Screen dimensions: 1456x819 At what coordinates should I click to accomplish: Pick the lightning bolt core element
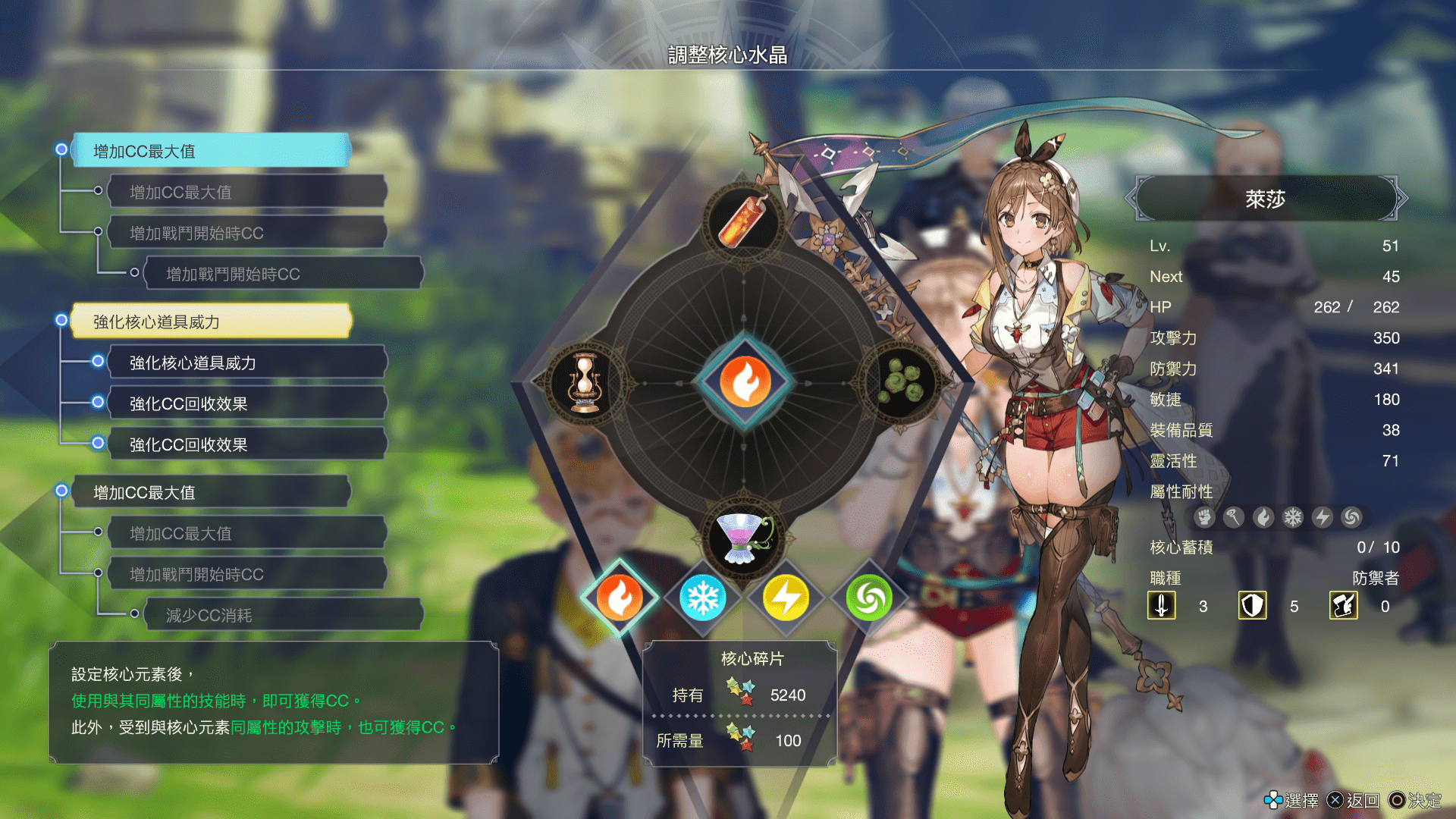coord(786,598)
